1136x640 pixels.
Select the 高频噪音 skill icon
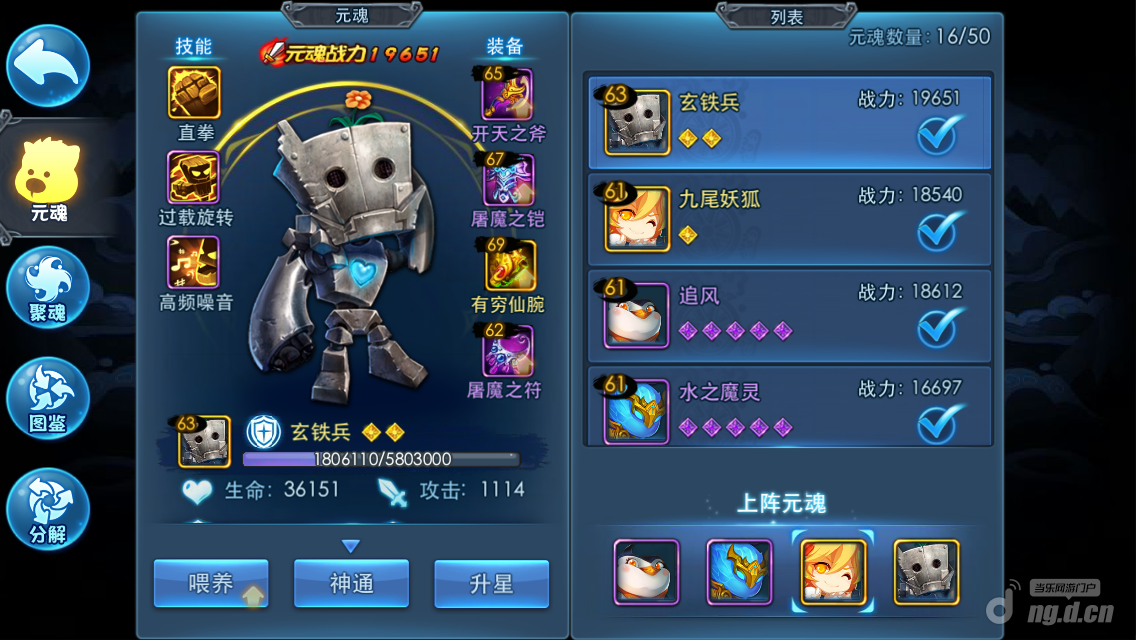click(x=194, y=262)
